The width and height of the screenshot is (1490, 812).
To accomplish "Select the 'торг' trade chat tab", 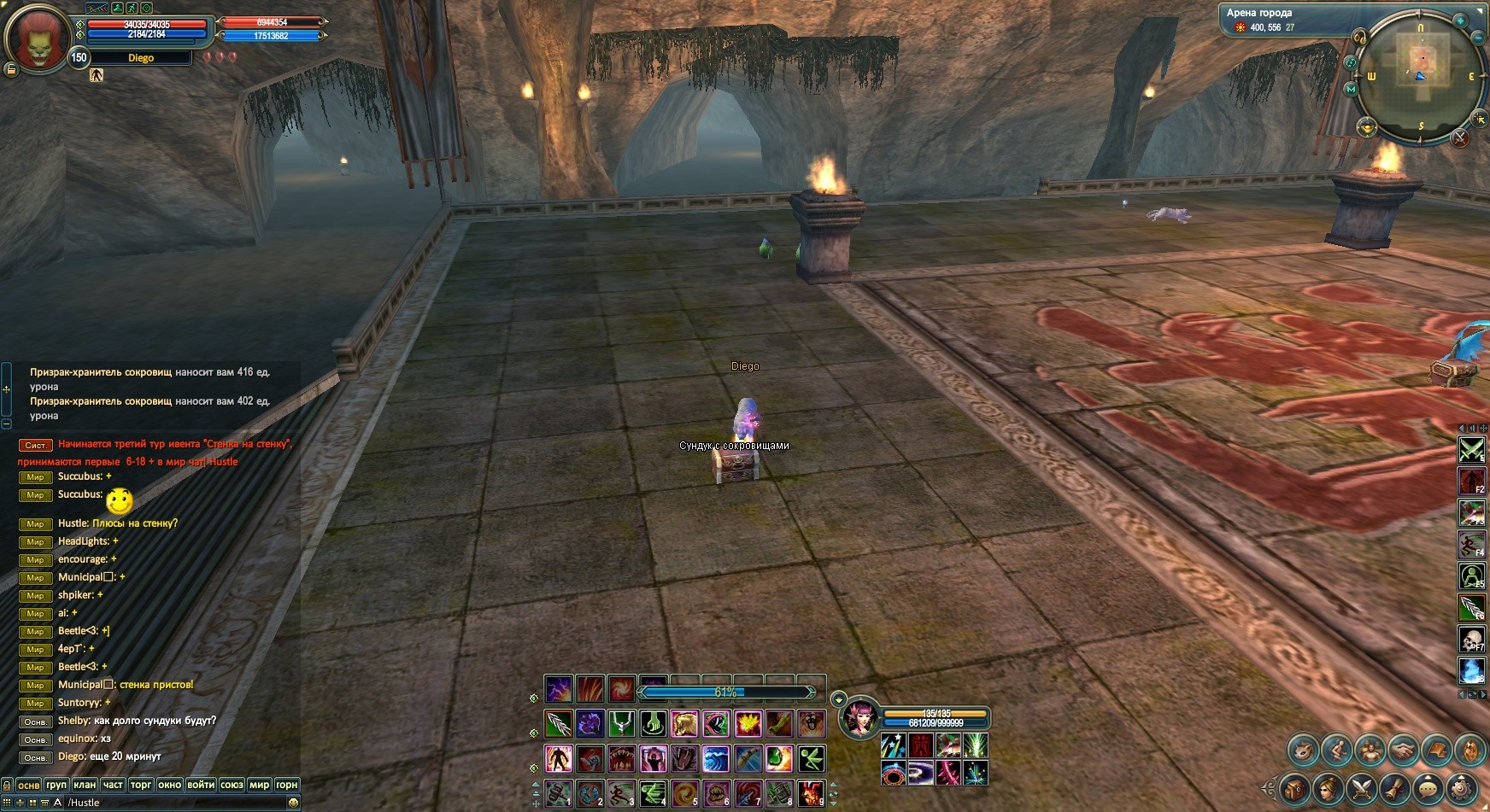I will coord(141,785).
